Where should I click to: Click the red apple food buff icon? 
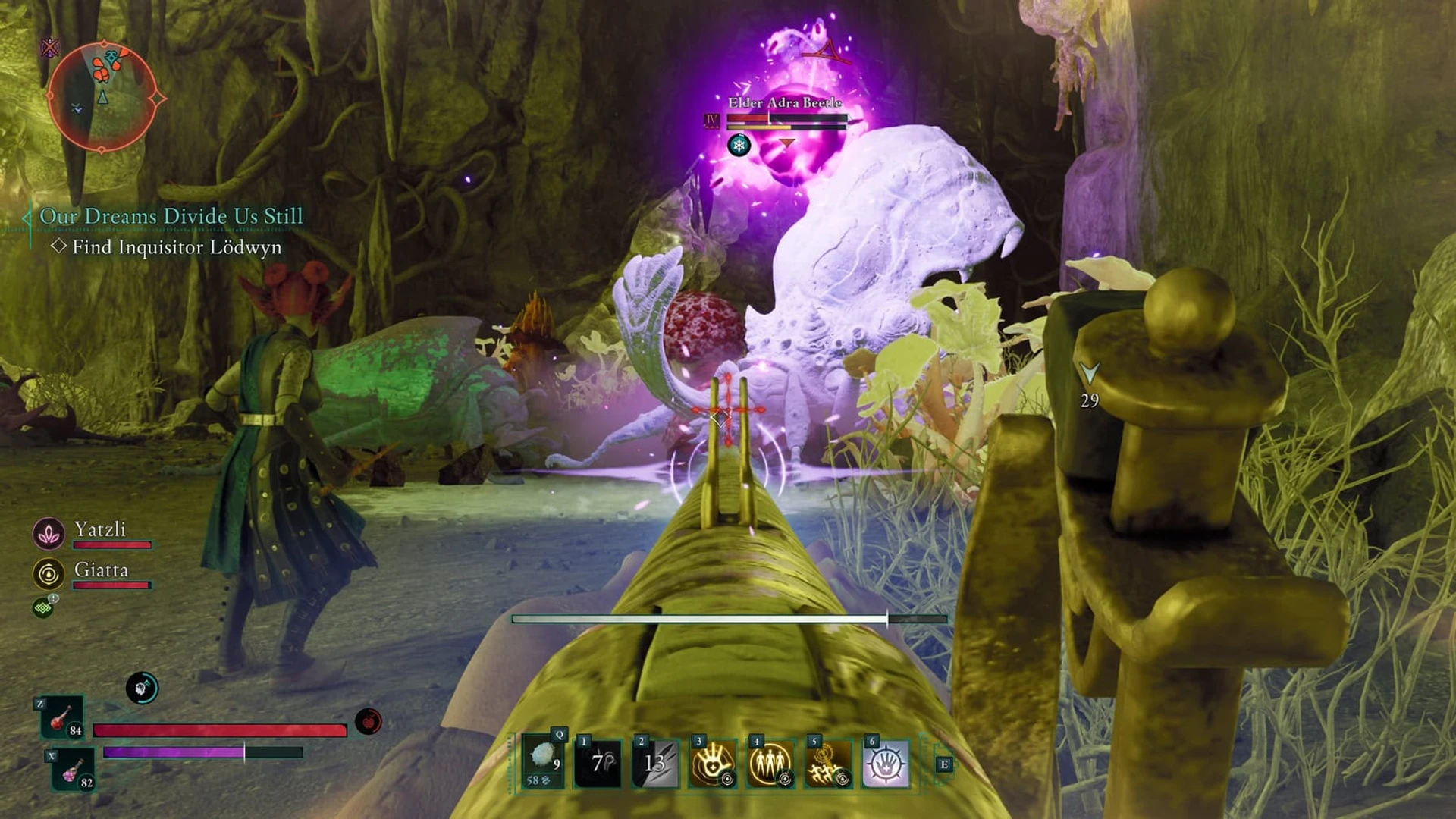[369, 721]
